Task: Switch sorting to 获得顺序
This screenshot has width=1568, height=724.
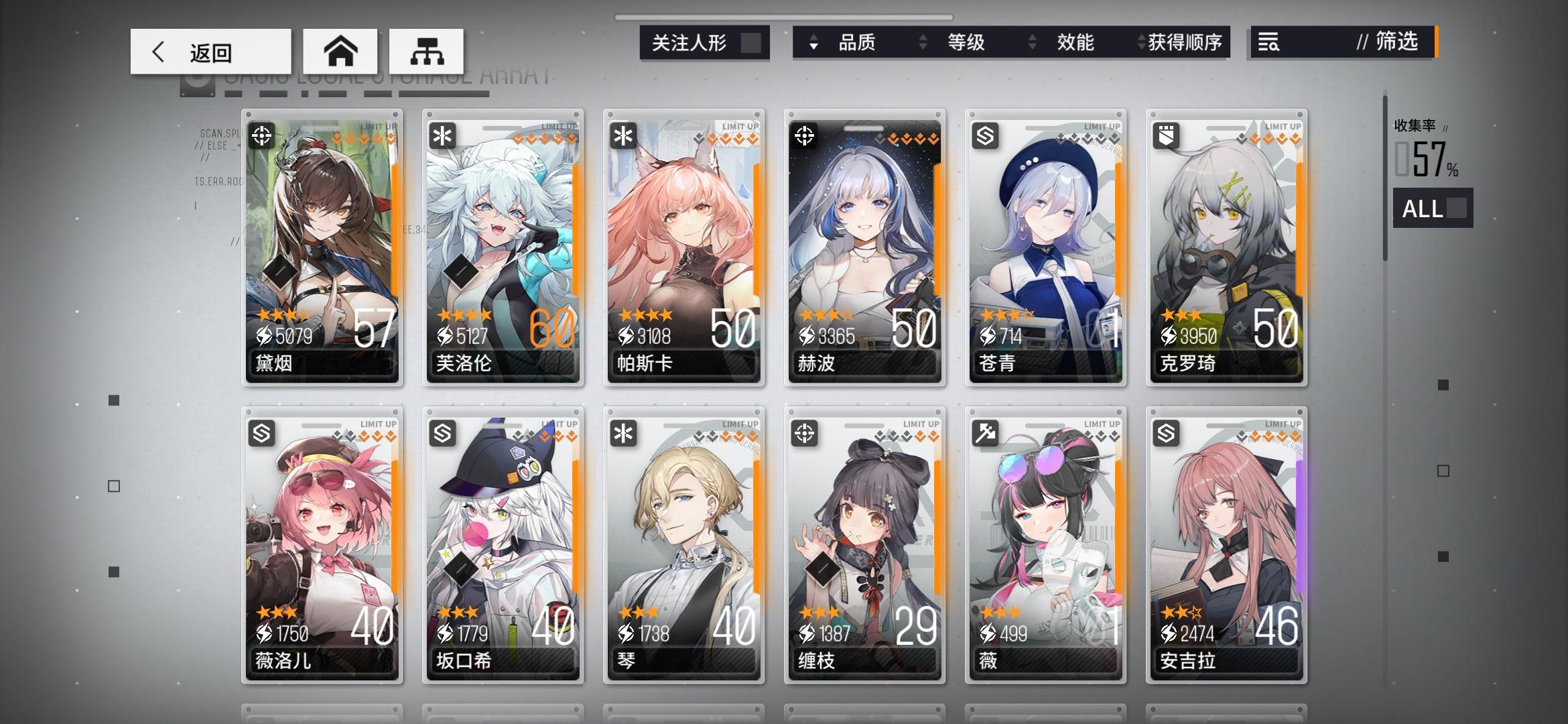Action: pyautogui.click(x=1183, y=42)
